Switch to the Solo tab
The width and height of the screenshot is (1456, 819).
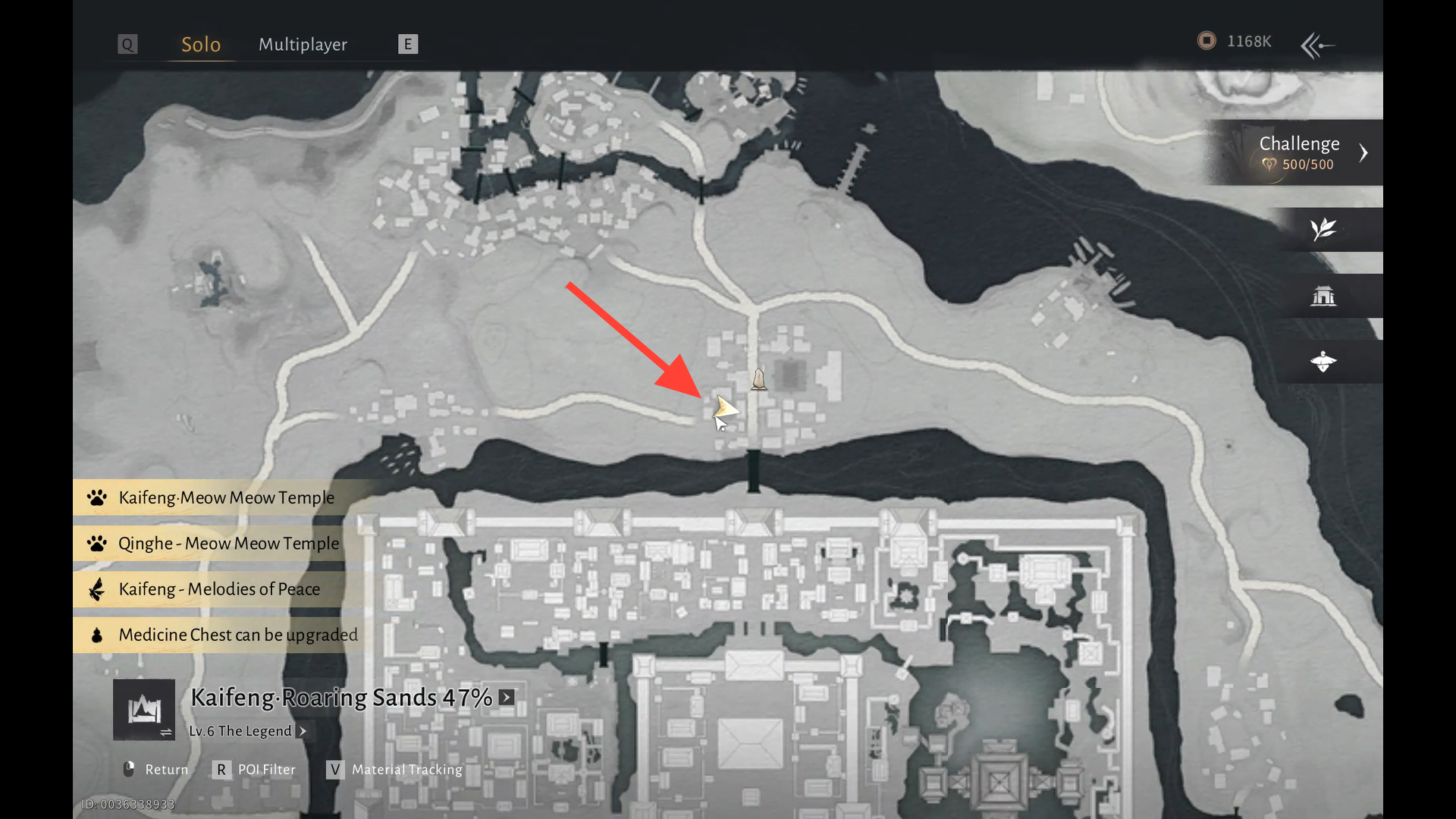tap(201, 45)
